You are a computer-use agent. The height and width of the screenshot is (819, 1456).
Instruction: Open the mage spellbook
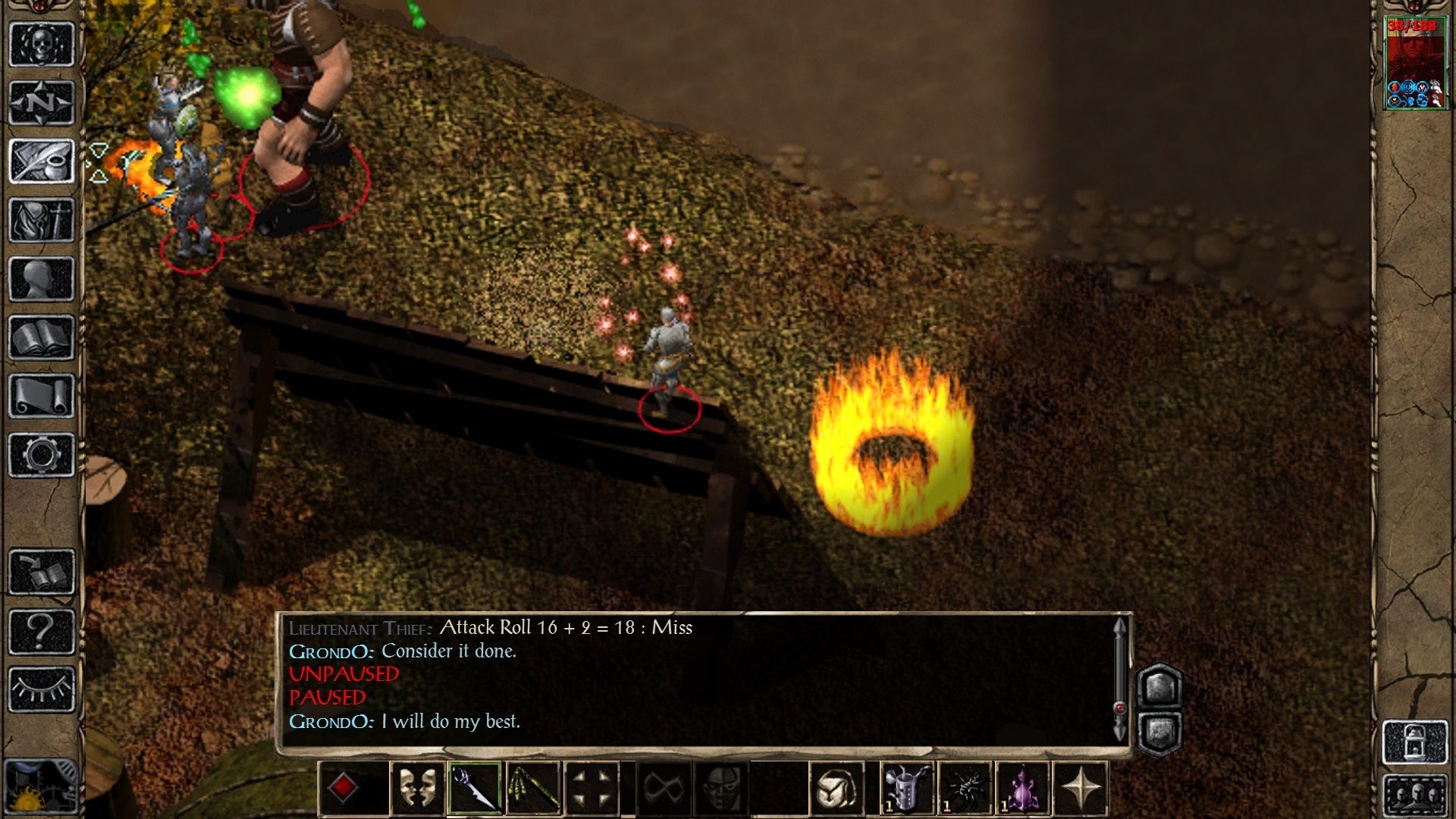[42, 337]
